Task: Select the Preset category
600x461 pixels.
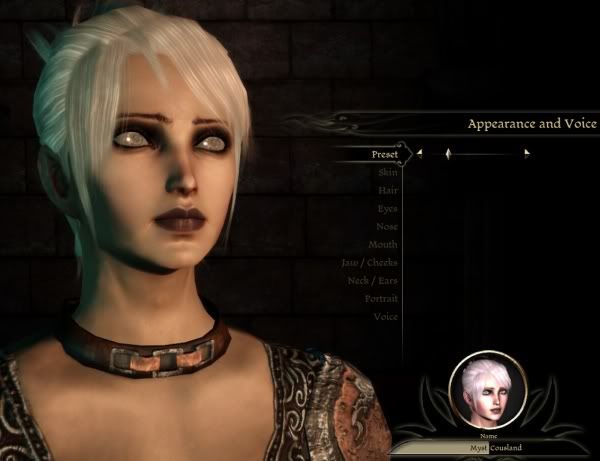Action: pos(384,154)
